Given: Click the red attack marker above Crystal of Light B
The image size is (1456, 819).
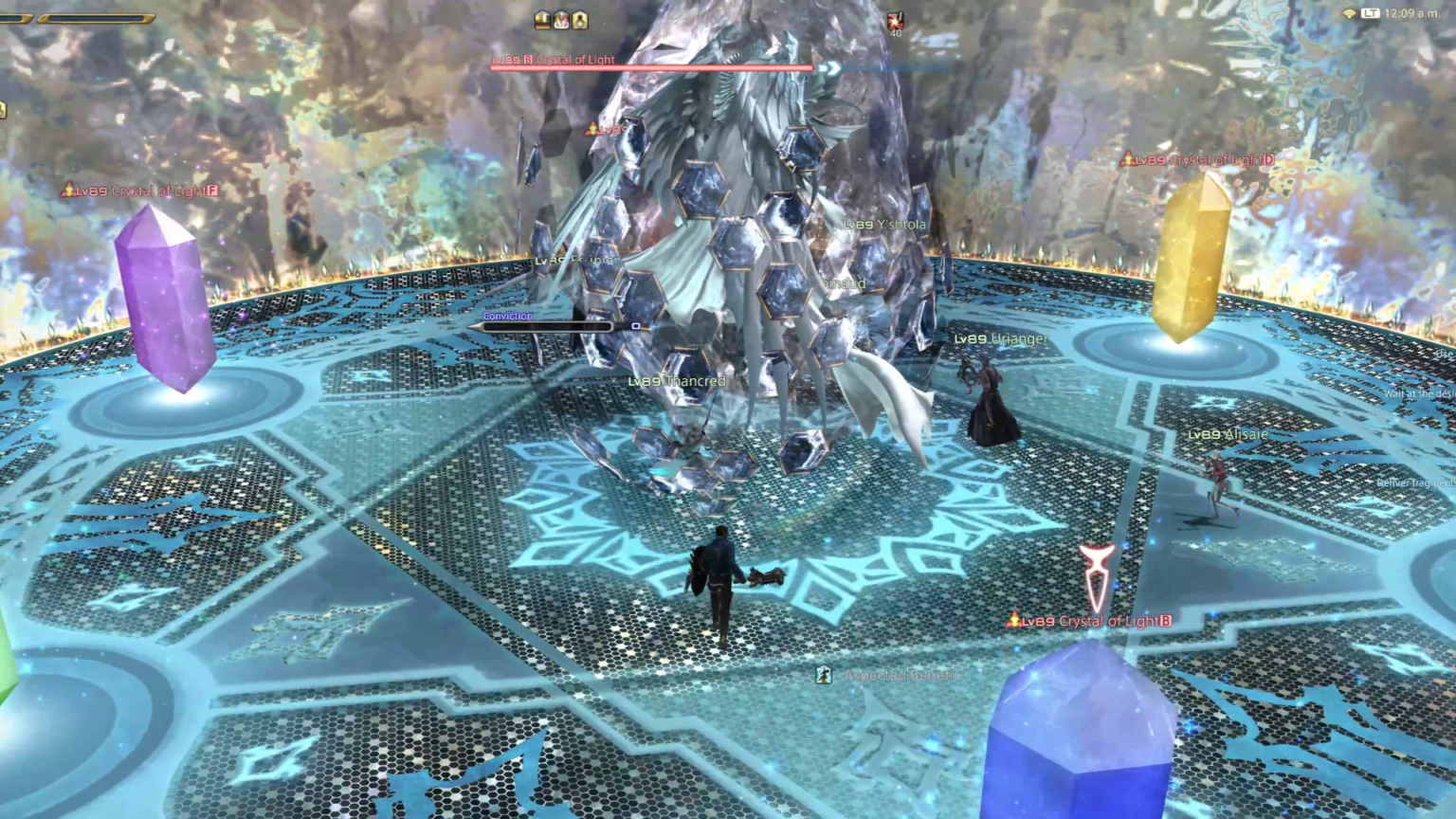Looking at the screenshot, I should 1097,572.
